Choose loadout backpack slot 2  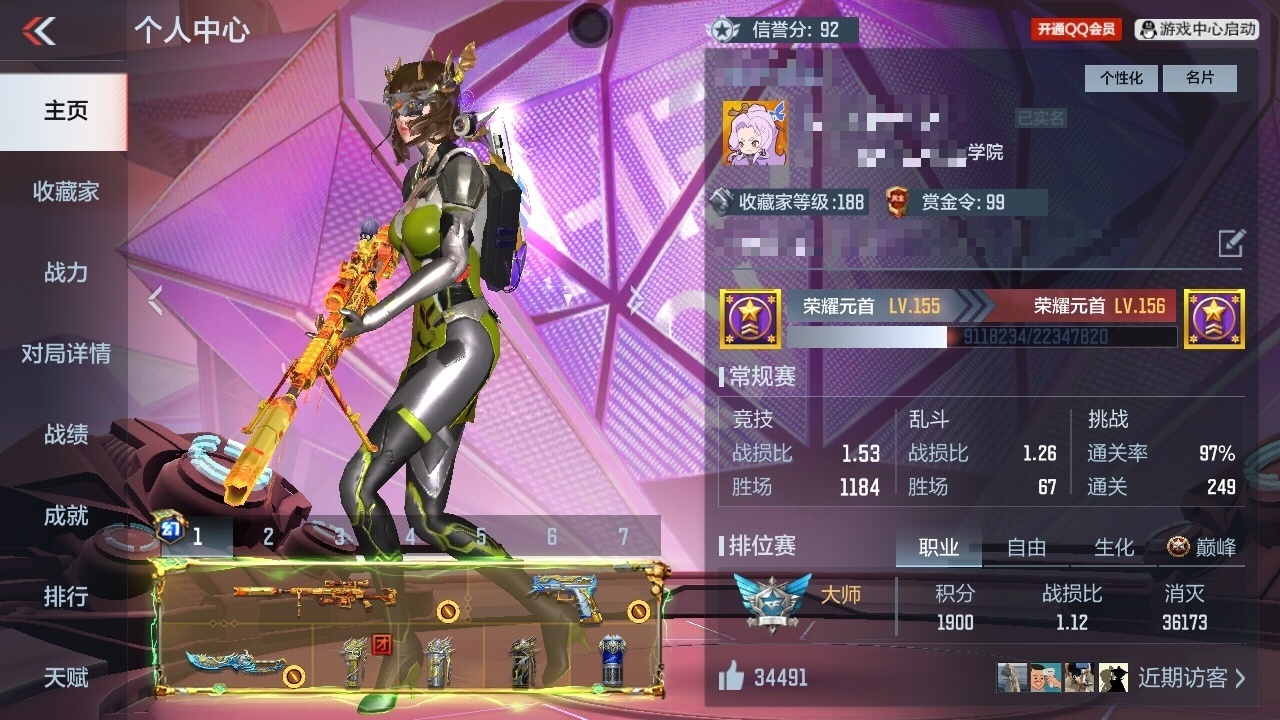pos(268,537)
